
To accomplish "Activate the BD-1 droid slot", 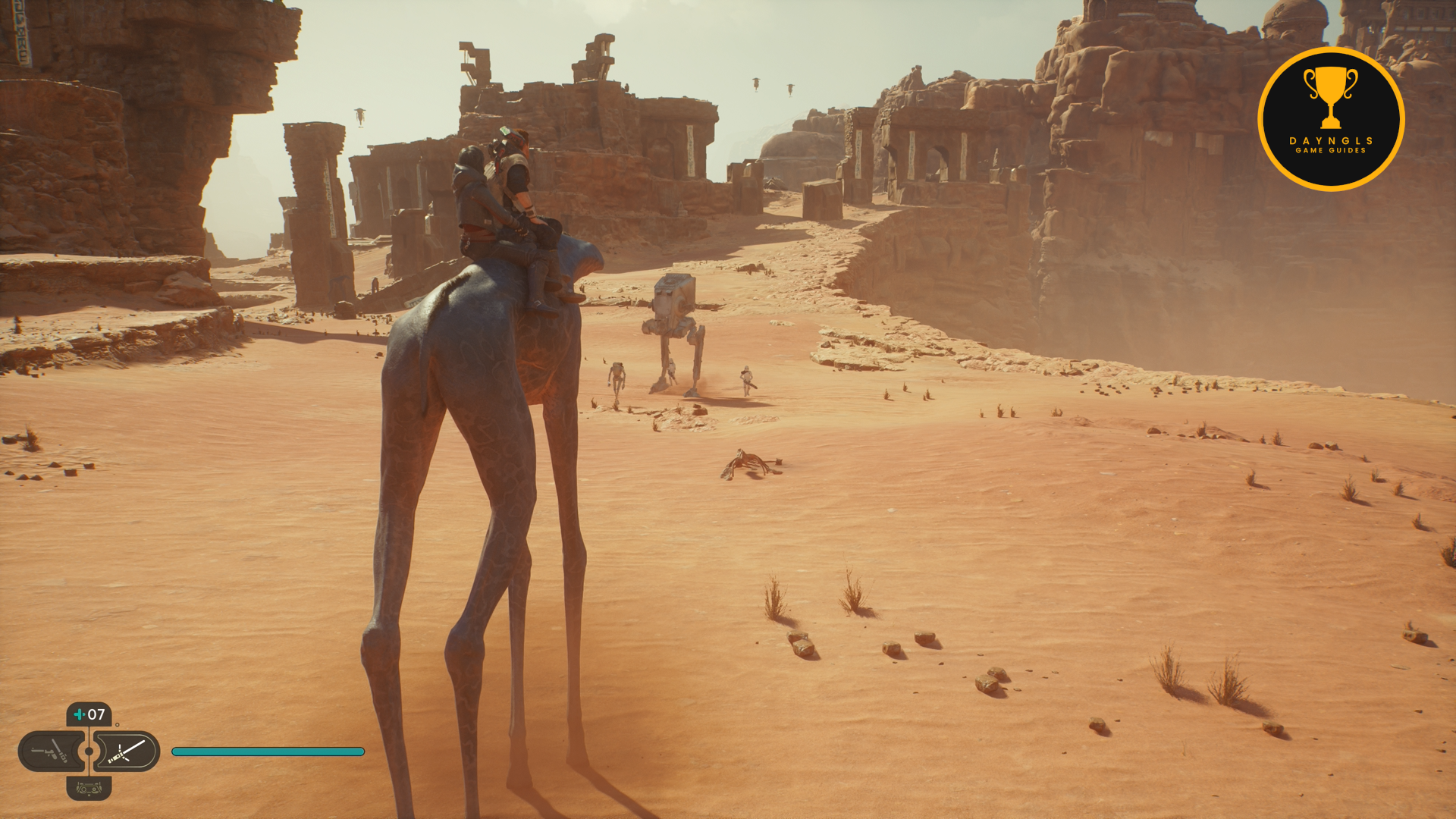I will 89,789.
